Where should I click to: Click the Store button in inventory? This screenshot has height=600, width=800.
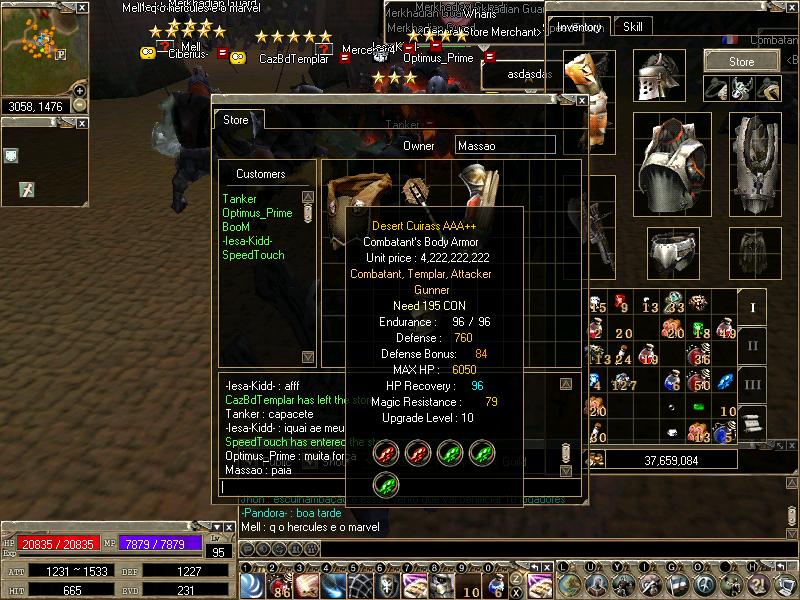[x=741, y=61]
